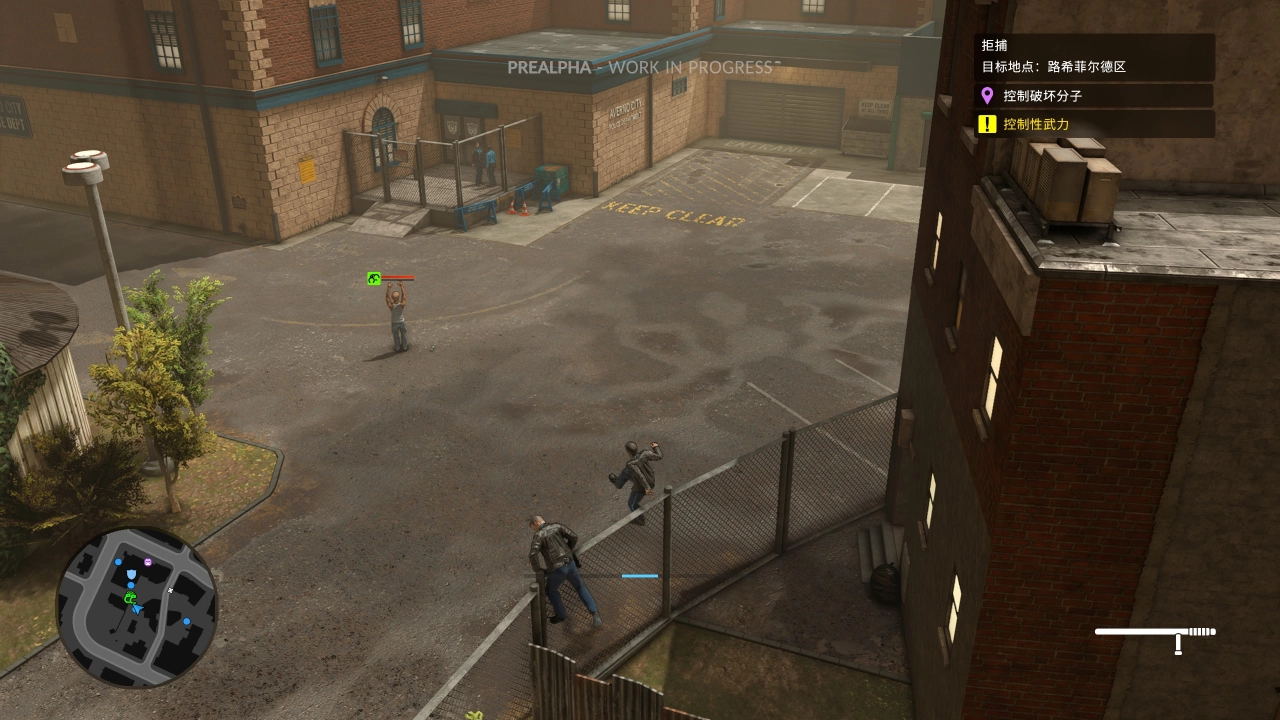This screenshot has width=1280, height=720.
Task: Click the circular minimap
Action: click(x=137, y=606)
